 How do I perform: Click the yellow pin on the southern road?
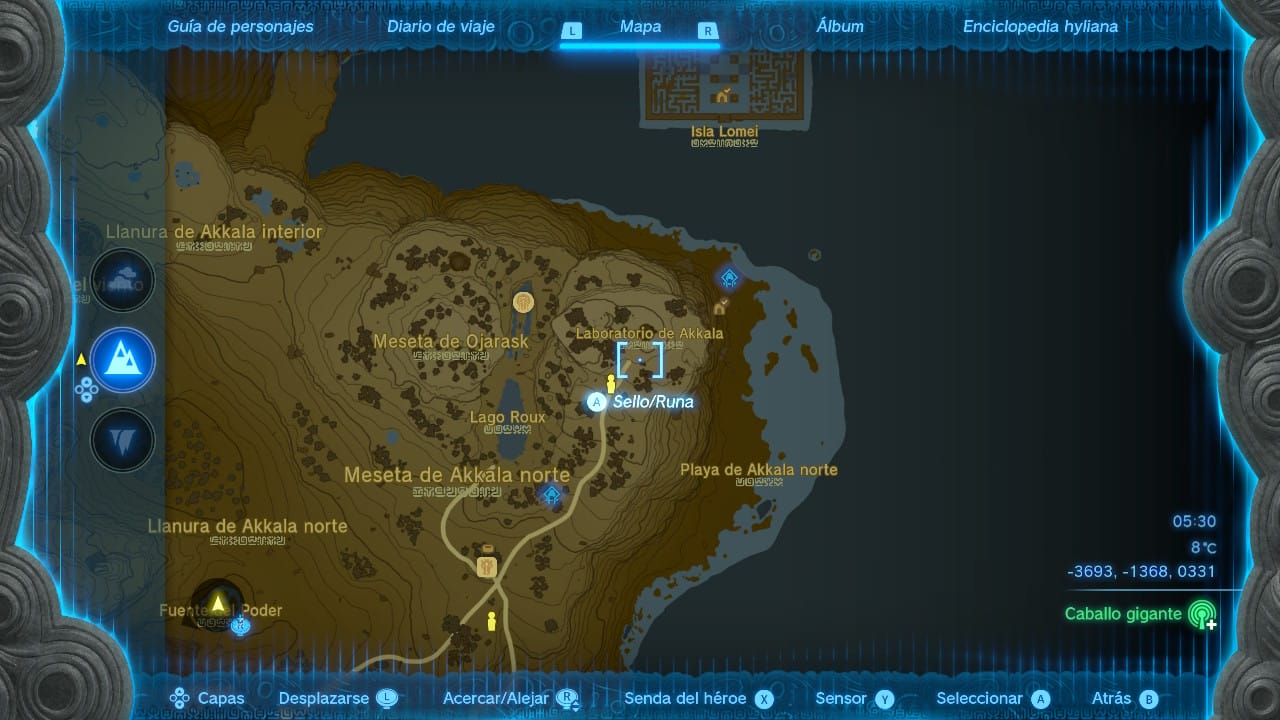pyautogui.click(x=491, y=621)
